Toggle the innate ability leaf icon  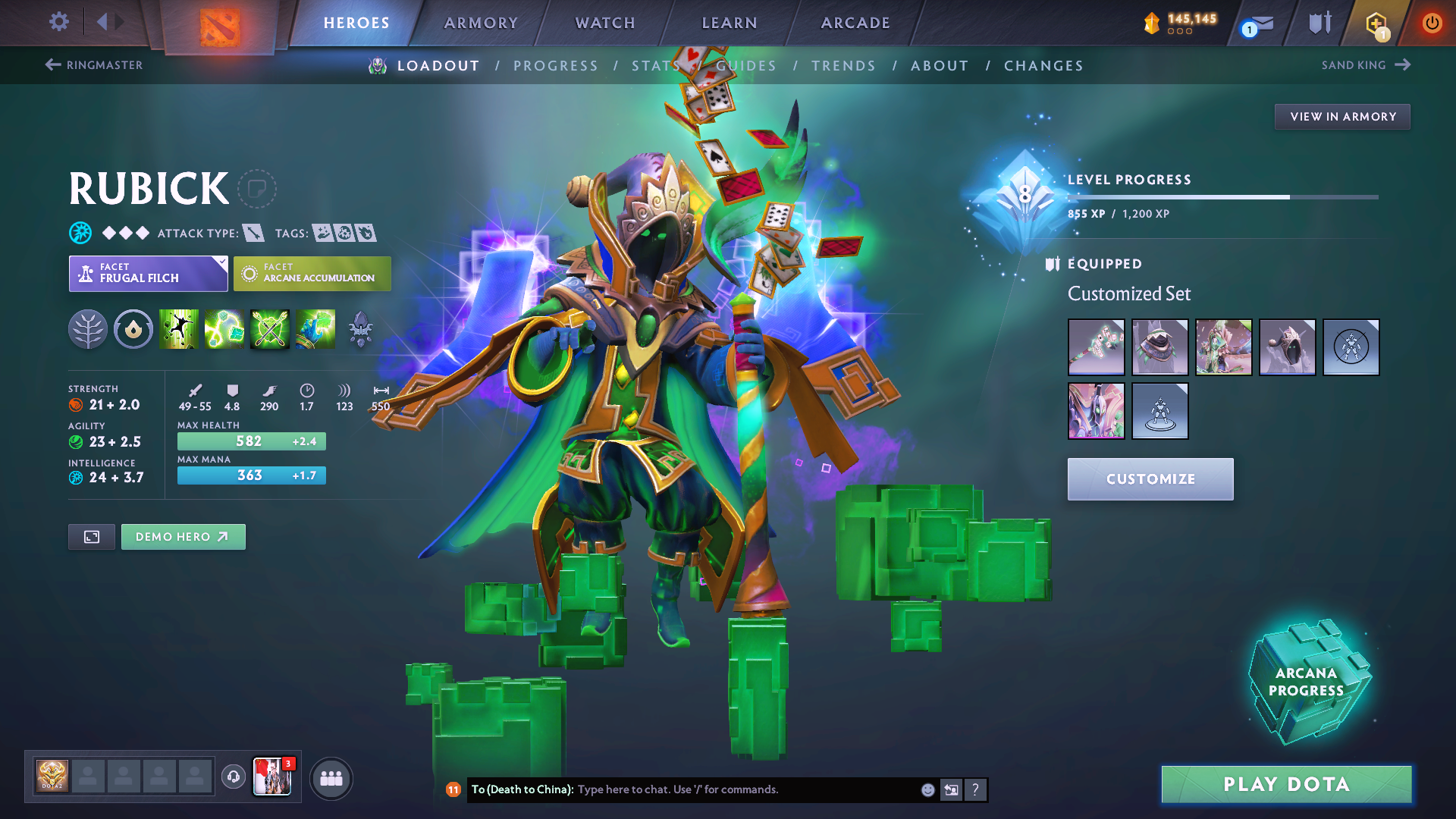tap(88, 329)
